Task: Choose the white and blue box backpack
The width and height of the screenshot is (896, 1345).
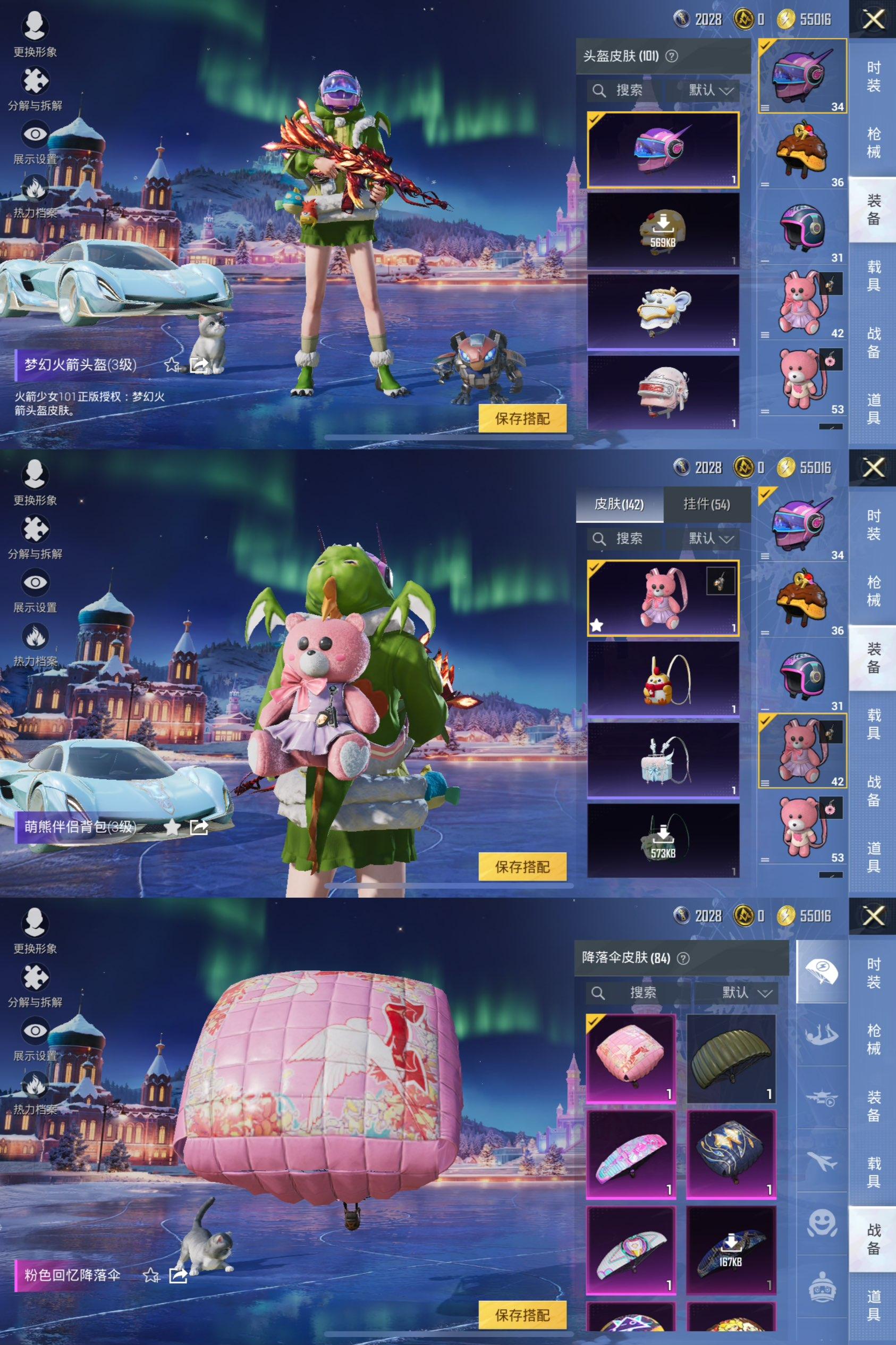Action: (x=663, y=760)
